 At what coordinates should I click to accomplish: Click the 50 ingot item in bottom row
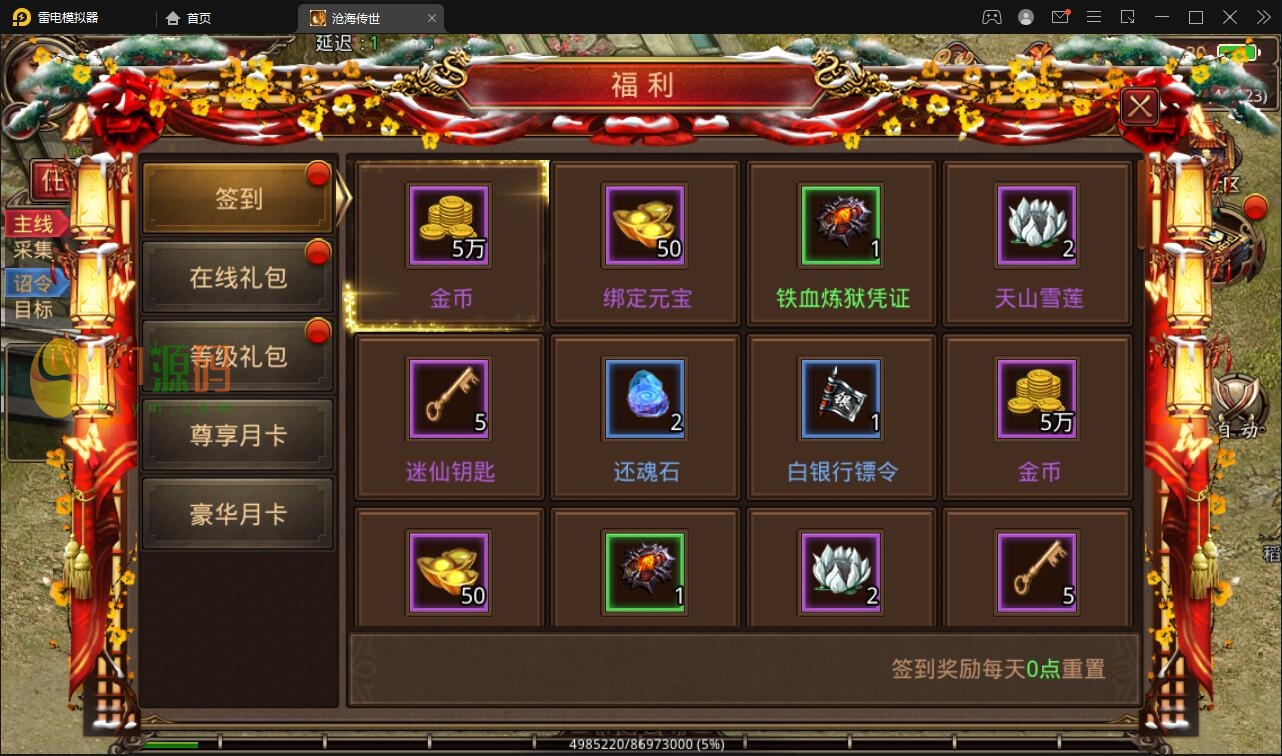click(x=448, y=571)
